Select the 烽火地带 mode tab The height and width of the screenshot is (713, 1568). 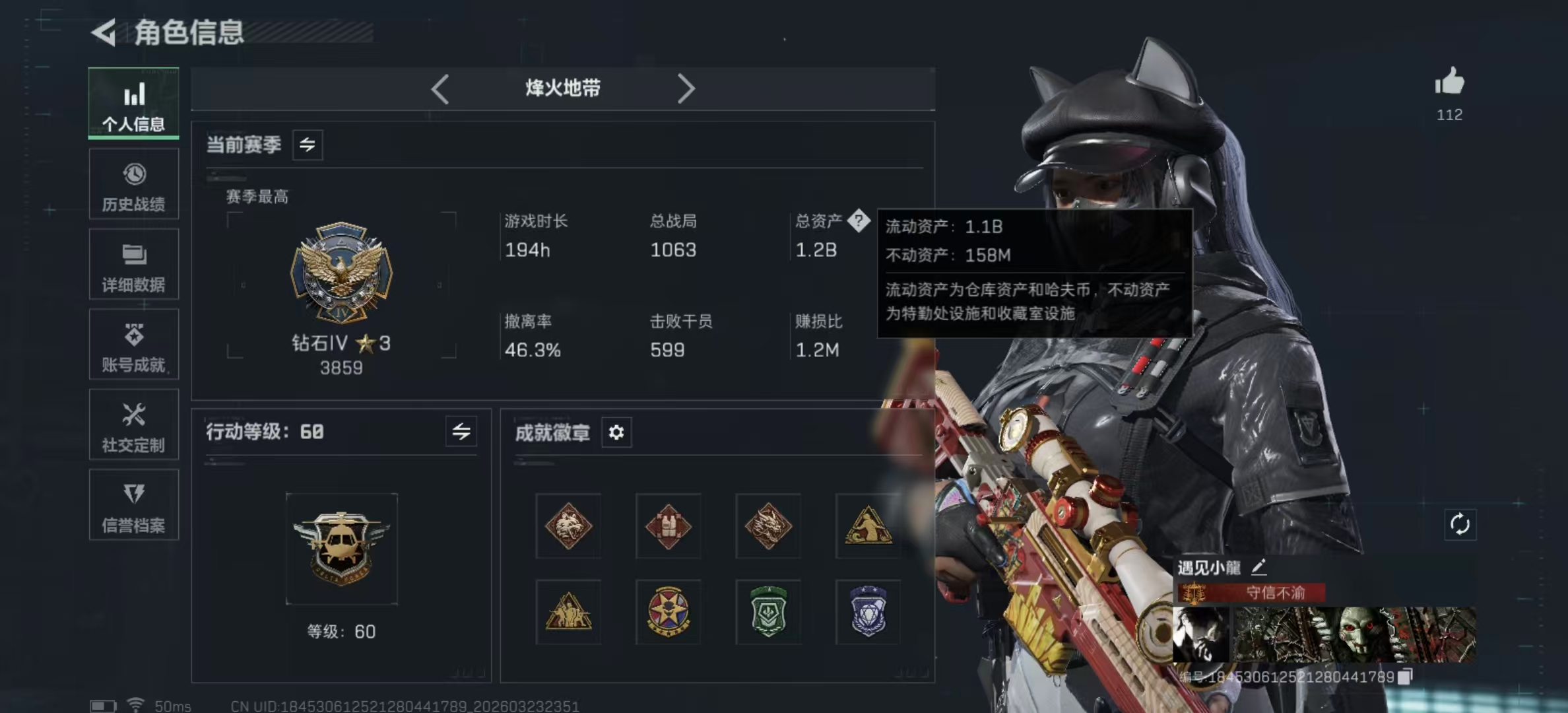pyautogui.click(x=562, y=88)
